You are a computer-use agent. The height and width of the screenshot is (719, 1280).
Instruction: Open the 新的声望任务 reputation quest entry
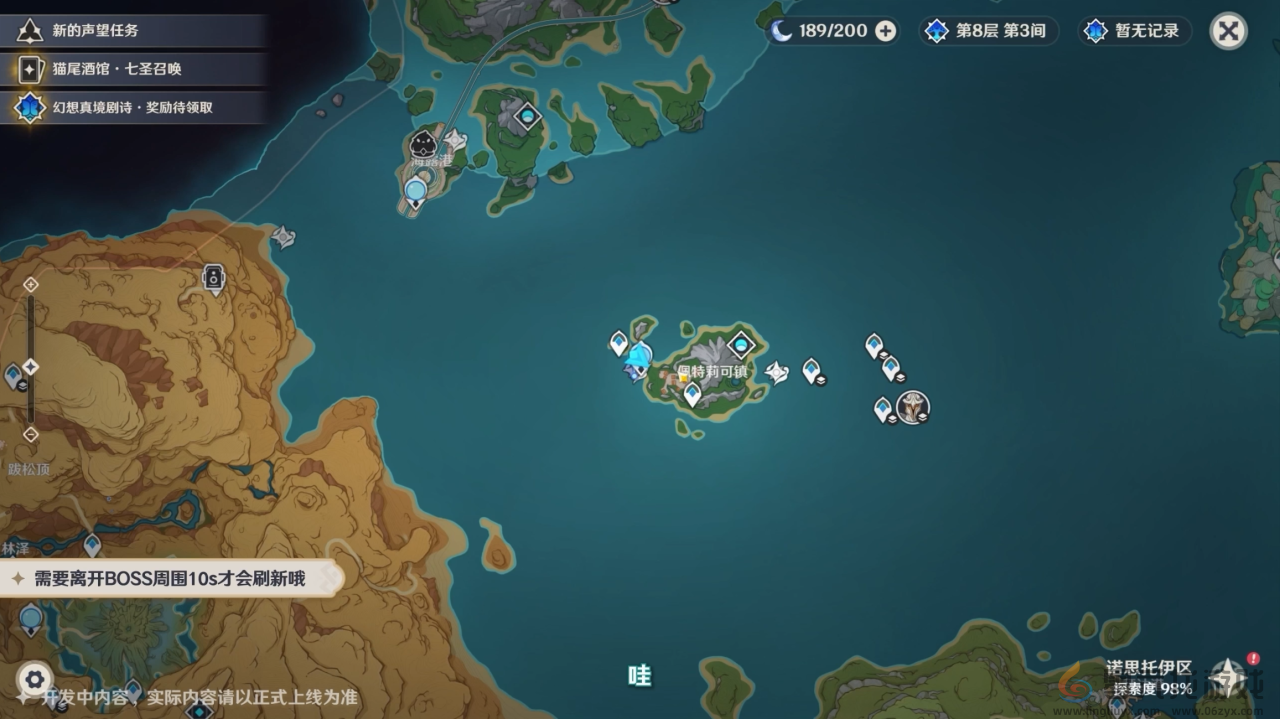coord(95,31)
